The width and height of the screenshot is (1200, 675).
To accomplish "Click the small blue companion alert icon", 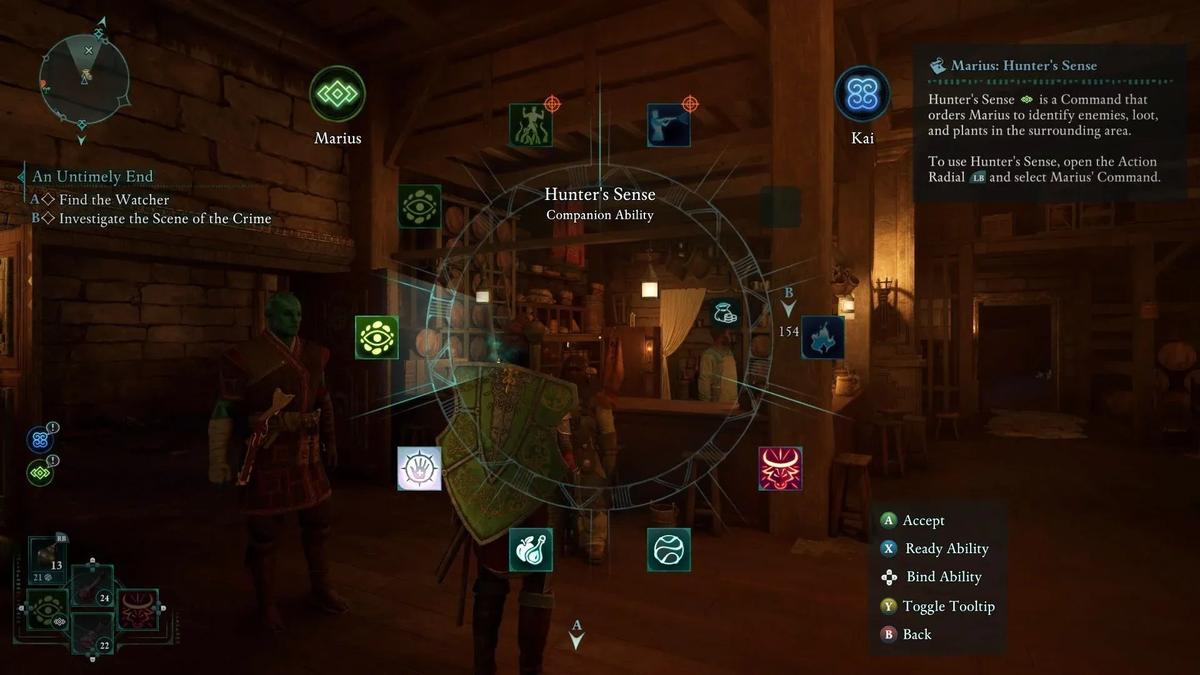I will pyautogui.click(x=40, y=440).
